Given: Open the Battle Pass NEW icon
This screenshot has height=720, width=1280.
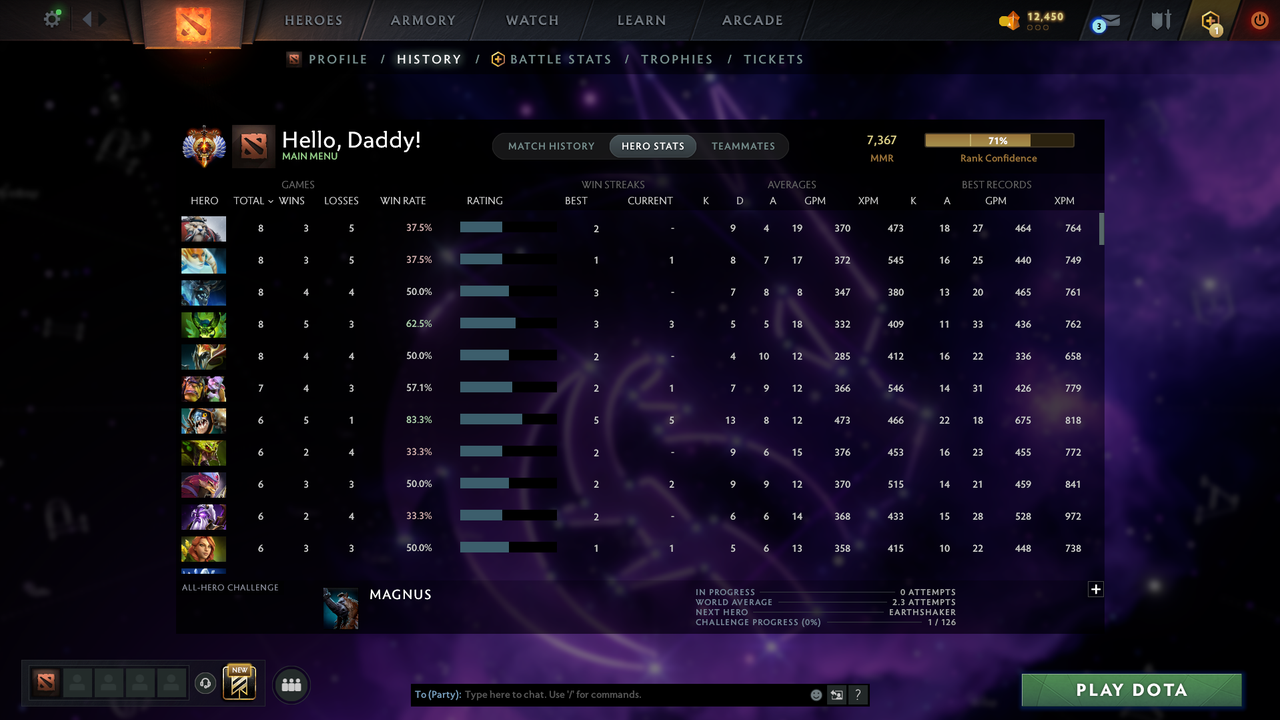Looking at the screenshot, I should (x=237, y=682).
